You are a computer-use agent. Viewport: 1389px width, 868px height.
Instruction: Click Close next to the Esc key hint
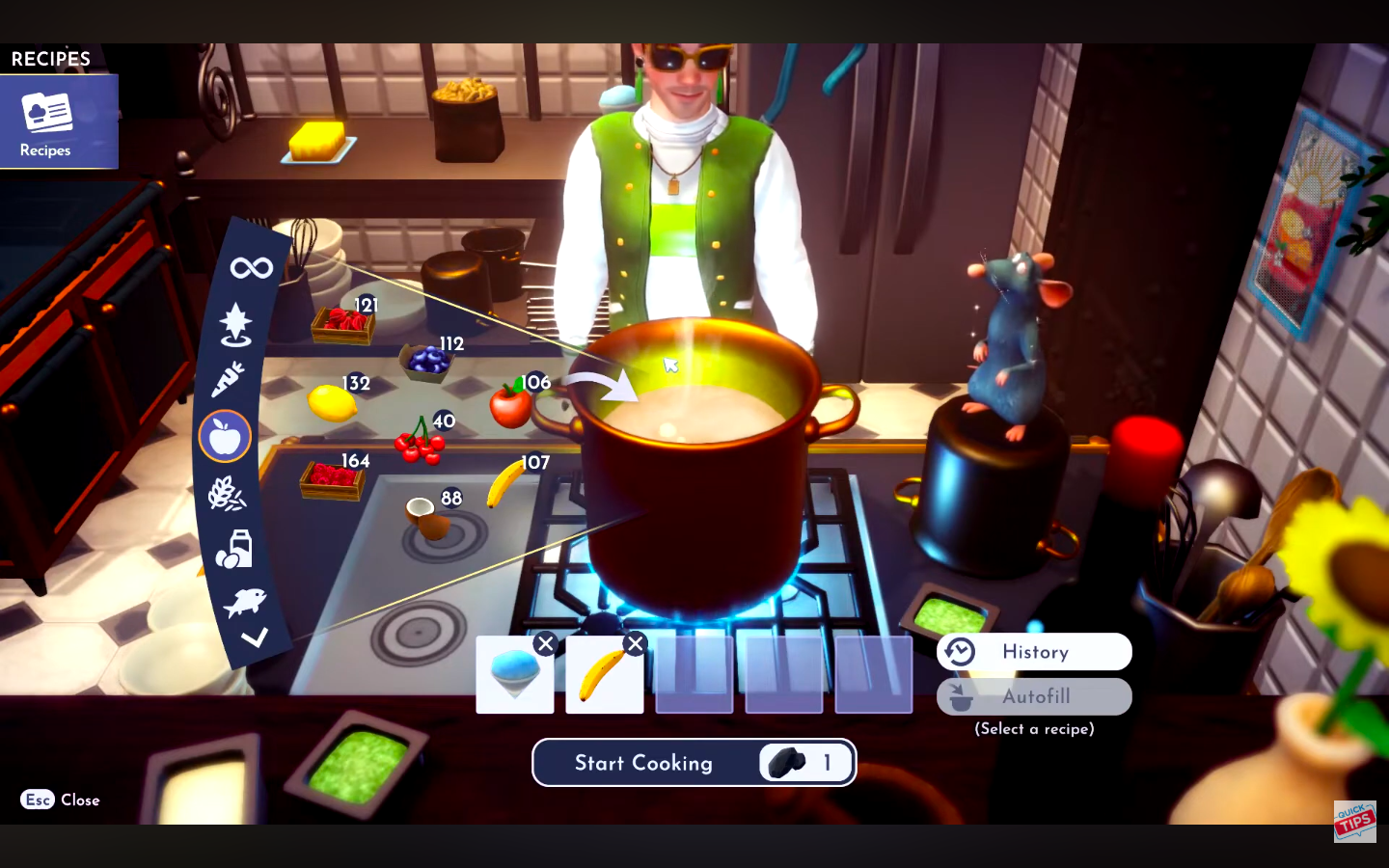click(80, 800)
